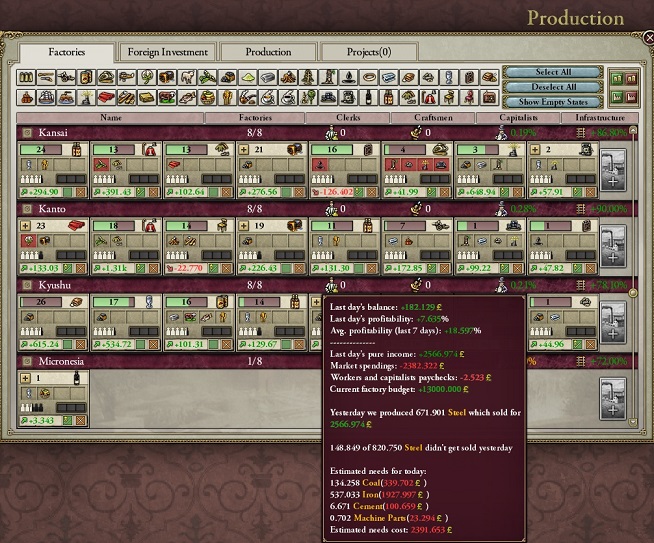Collapse the Micronesia state row

coord(27,361)
